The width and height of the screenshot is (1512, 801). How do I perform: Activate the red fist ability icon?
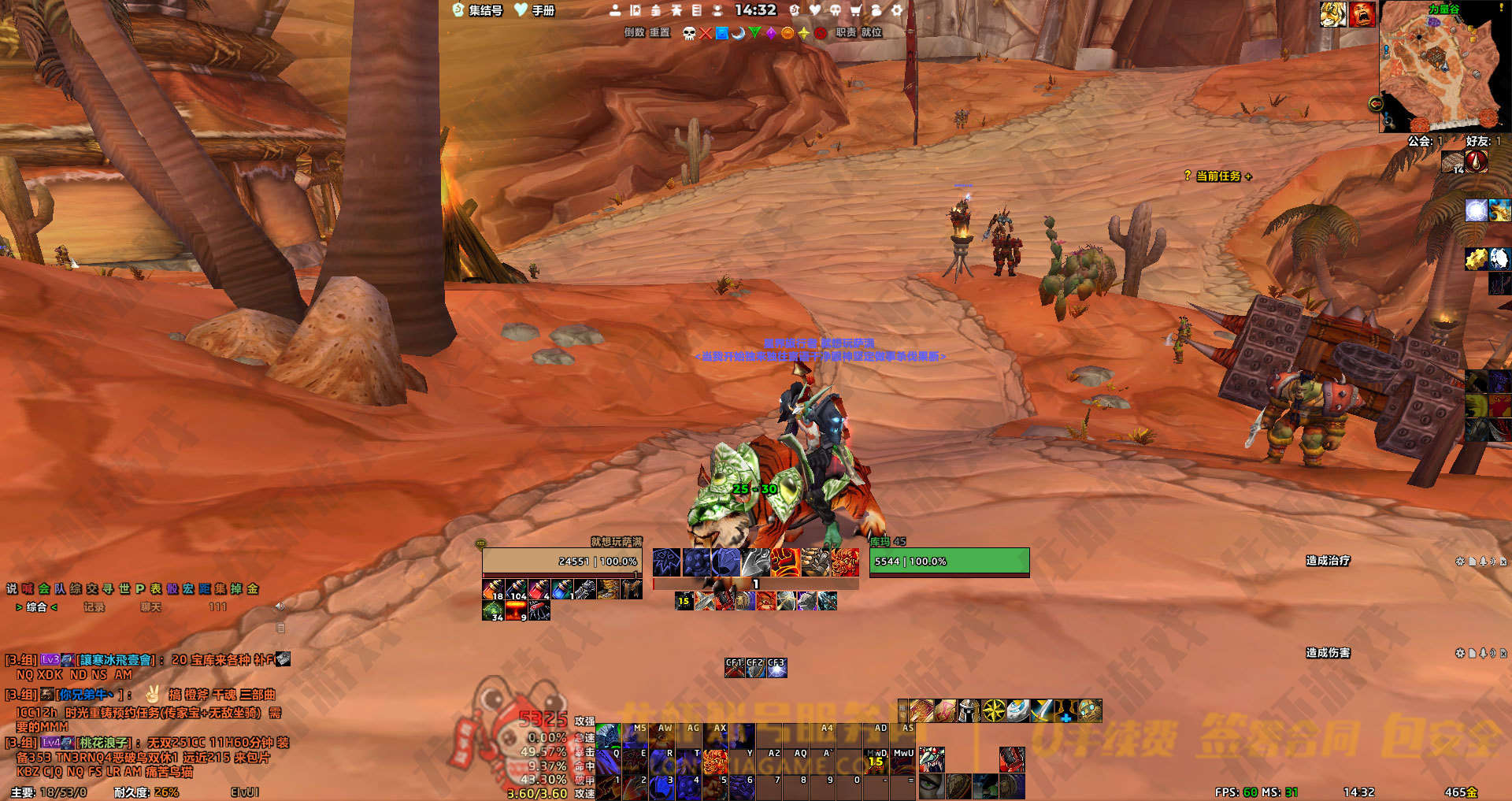(x=784, y=562)
